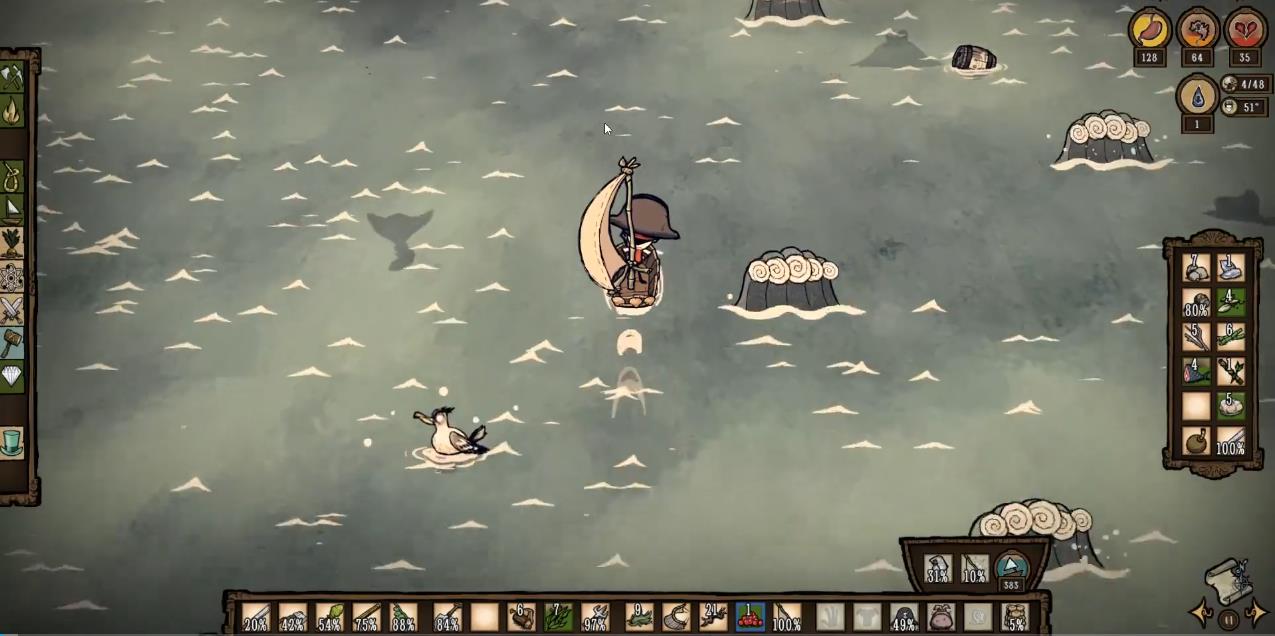The image size is (1275, 636).
Task: Open the Nautical sailboat crafting tab
Action: pyautogui.click(x=12, y=210)
